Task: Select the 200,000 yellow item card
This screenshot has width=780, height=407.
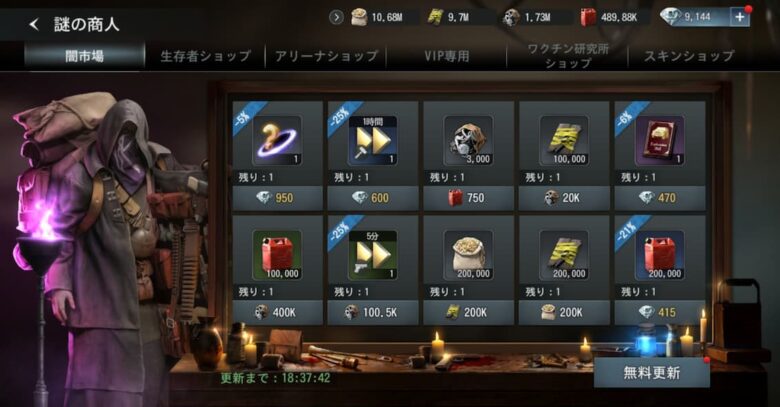Action: click(564, 260)
